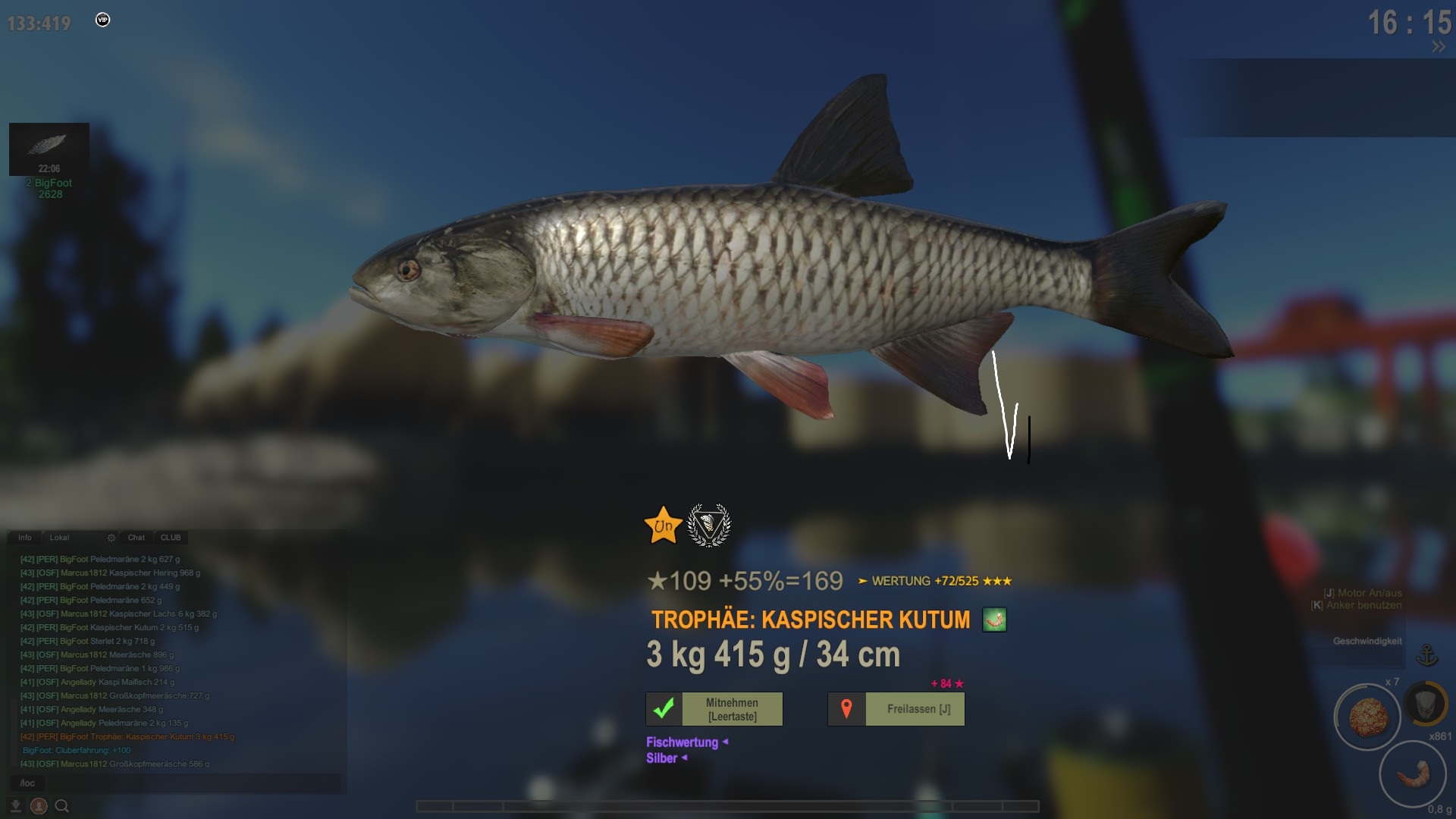
Task: Switch to the CLUB tab
Action: (171, 538)
